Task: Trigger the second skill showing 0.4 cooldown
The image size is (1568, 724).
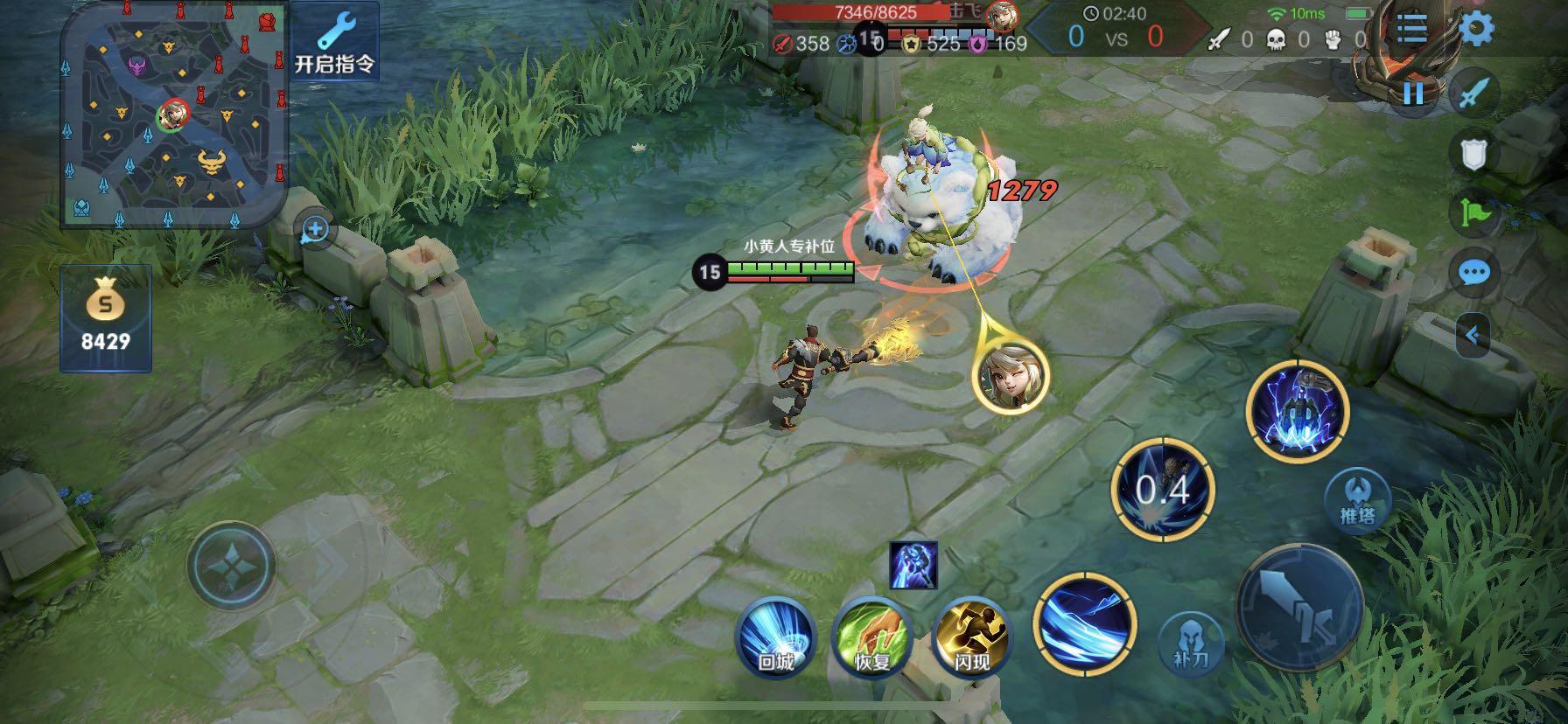Action: tap(1162, 490)
